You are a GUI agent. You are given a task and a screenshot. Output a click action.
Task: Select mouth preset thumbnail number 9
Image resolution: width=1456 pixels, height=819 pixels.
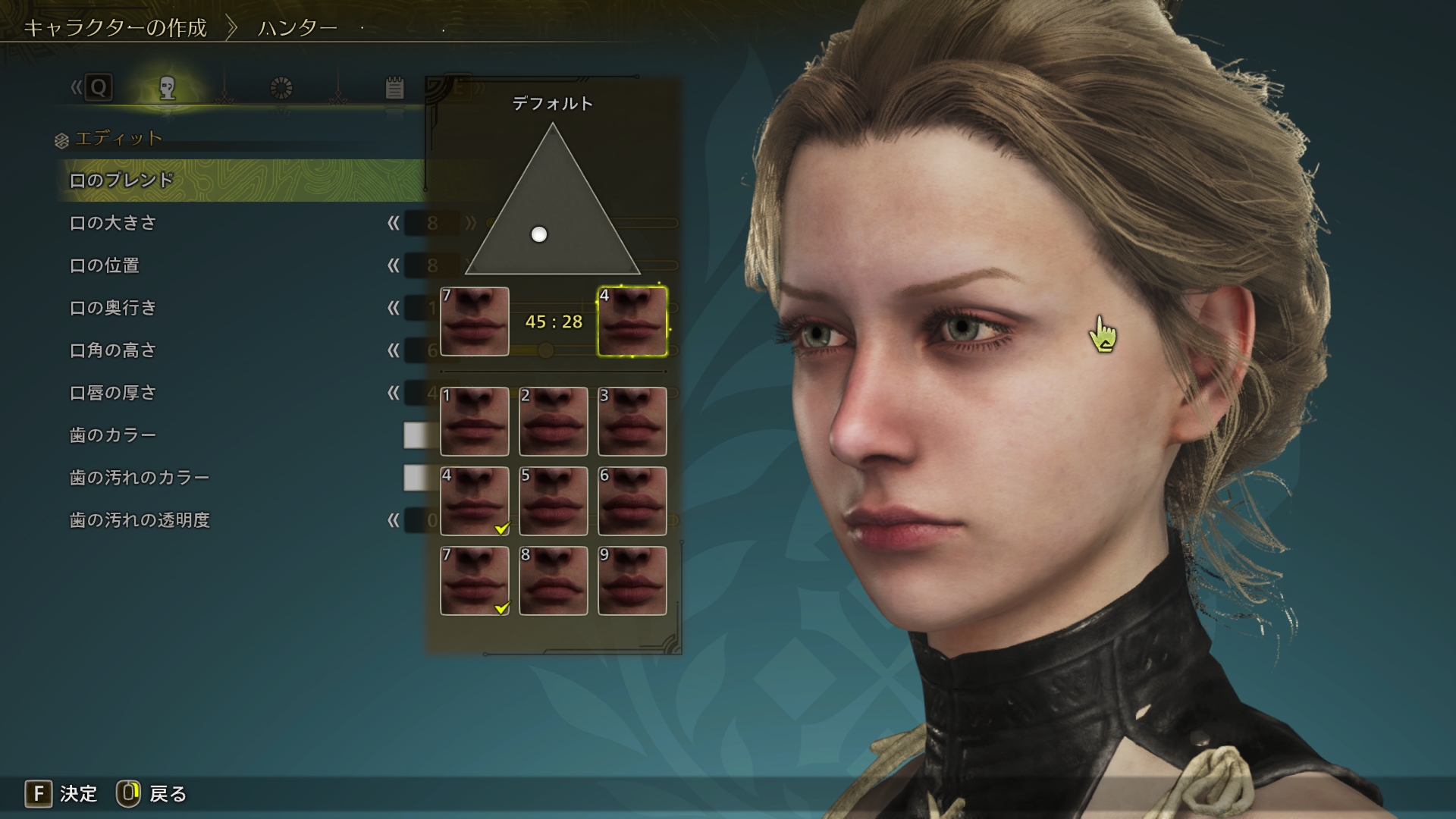pos(632,581)
